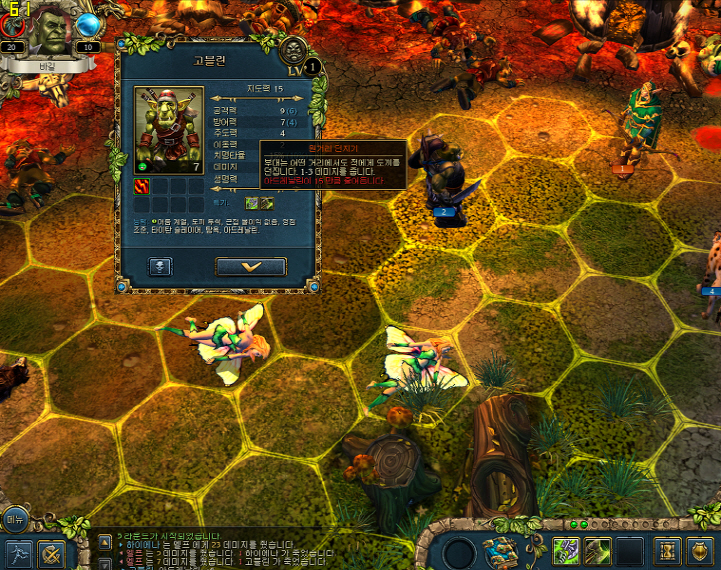Viewport: 721px width, 570px height.
Task: Activate the green slash ability in the action bar
Action: point(598,550)
